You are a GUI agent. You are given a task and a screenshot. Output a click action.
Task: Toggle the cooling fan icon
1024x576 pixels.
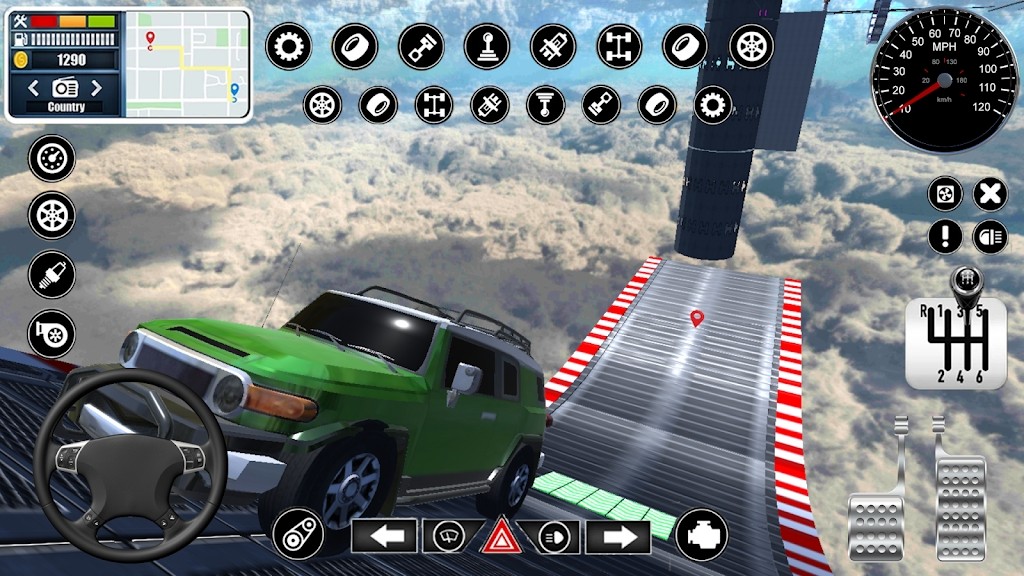(945, 194)
